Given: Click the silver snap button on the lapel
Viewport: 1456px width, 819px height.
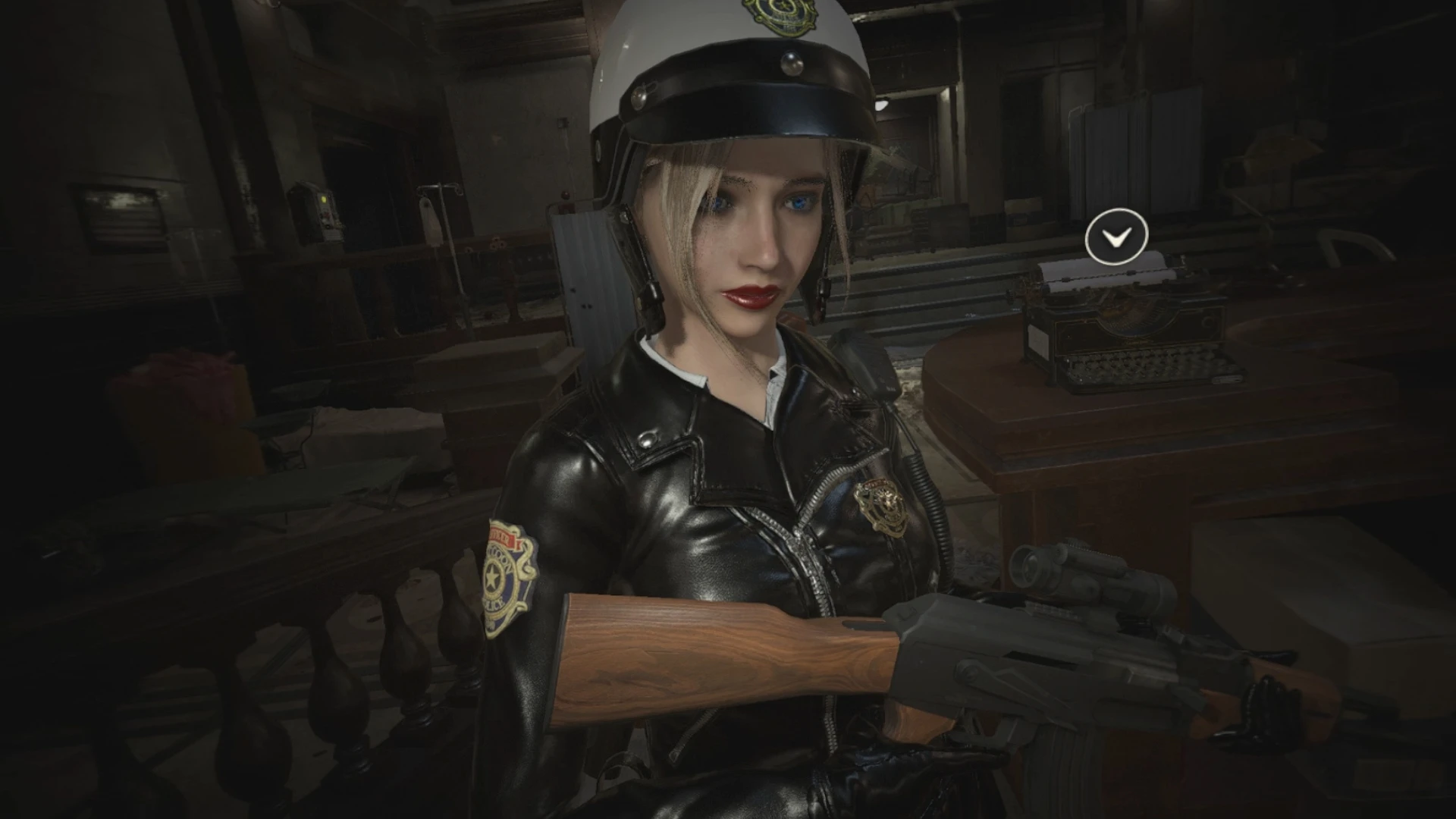Looking at the screenshot, I should [648, 438].
